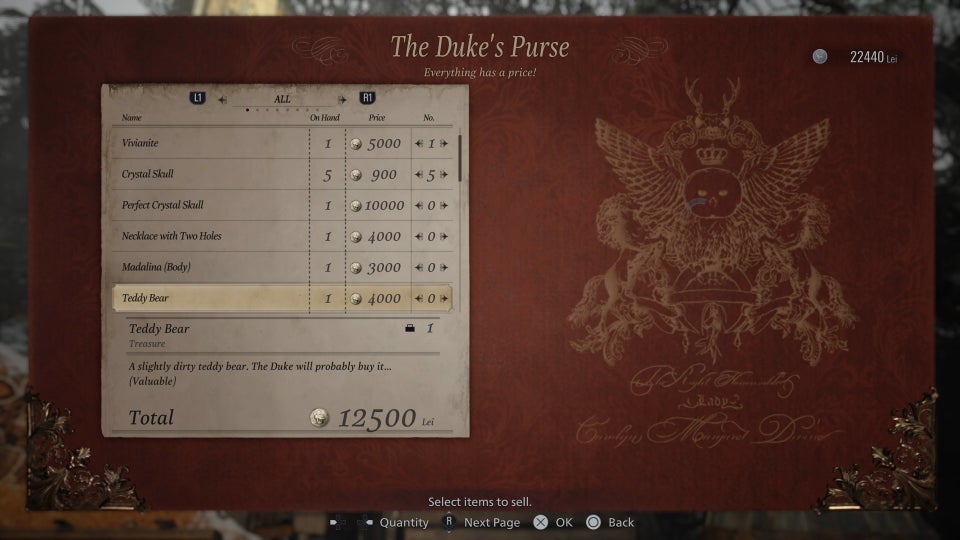Click the ALL category tab
The image size is (960, 540).
click(282, 99)
